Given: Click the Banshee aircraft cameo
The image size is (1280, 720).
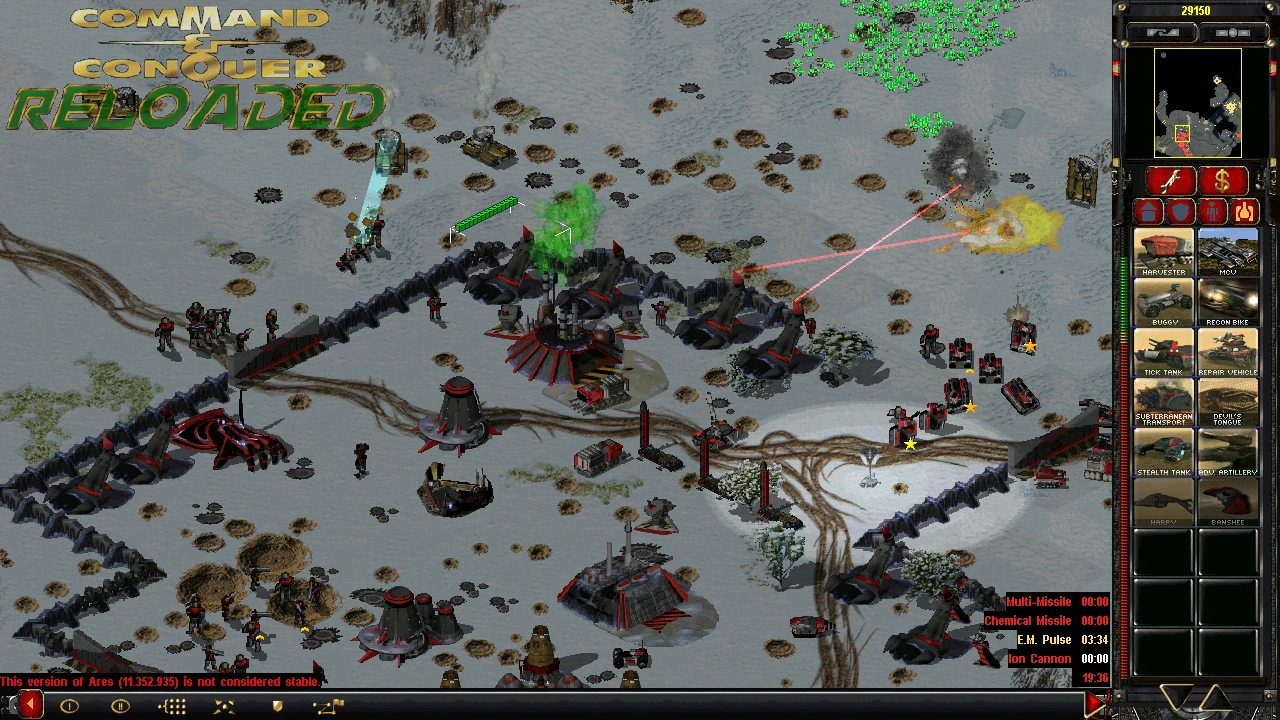Looking at the screenshot, I should point(1228,502).
